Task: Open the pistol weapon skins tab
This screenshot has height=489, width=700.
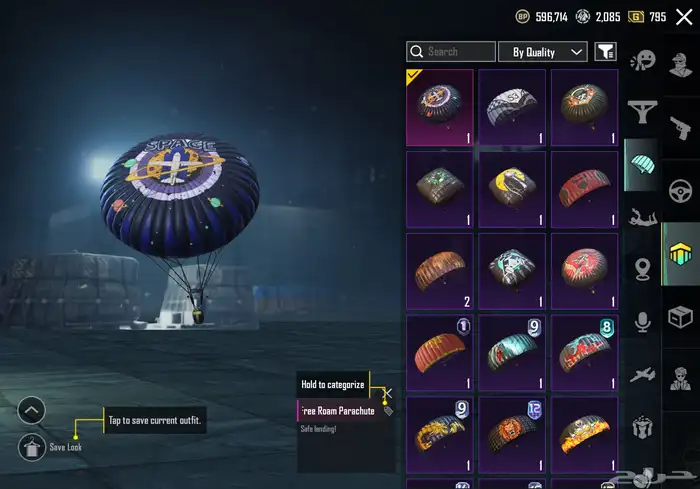Action: 681,129
